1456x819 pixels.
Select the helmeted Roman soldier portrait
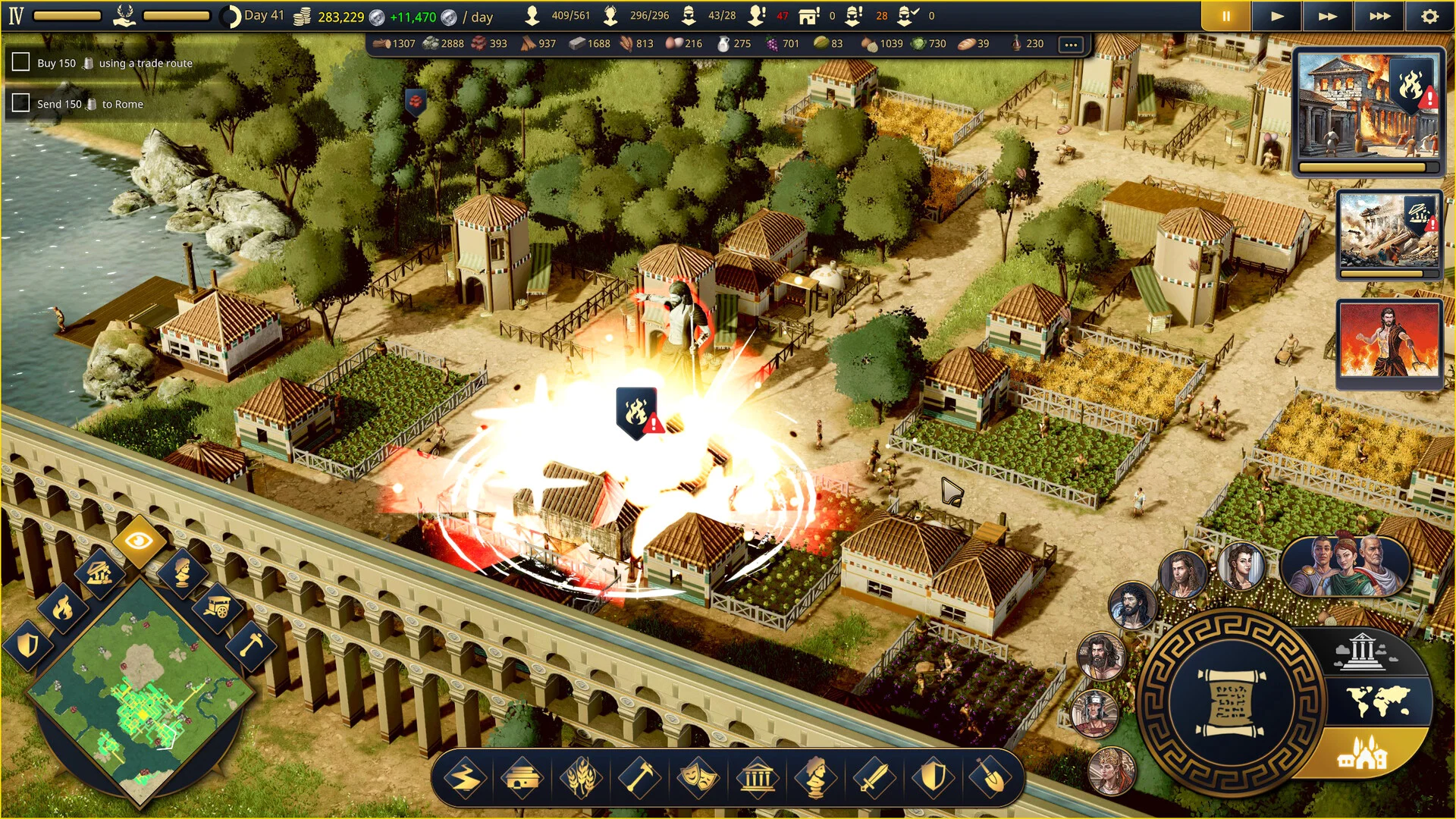(x=1094, y=714)
